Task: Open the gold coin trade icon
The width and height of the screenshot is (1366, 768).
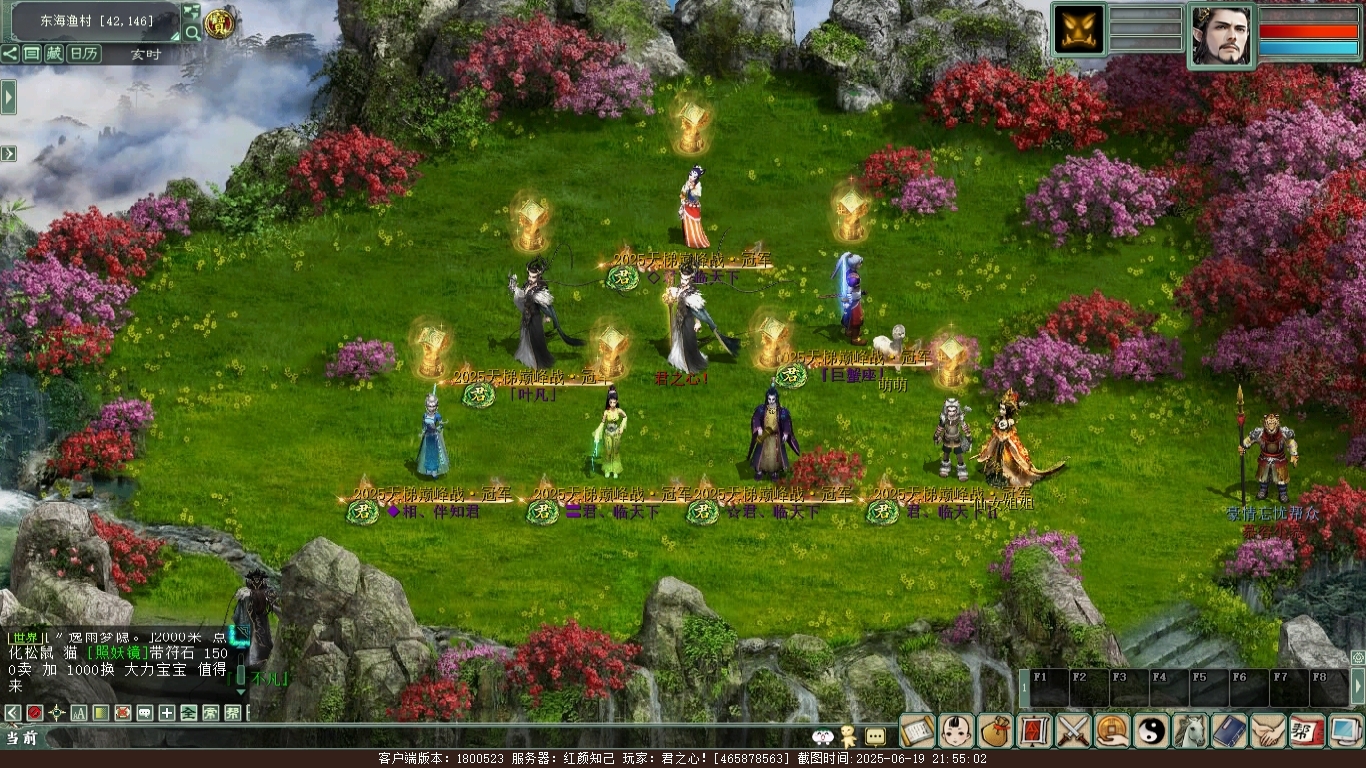Action: coord(1112,731)
